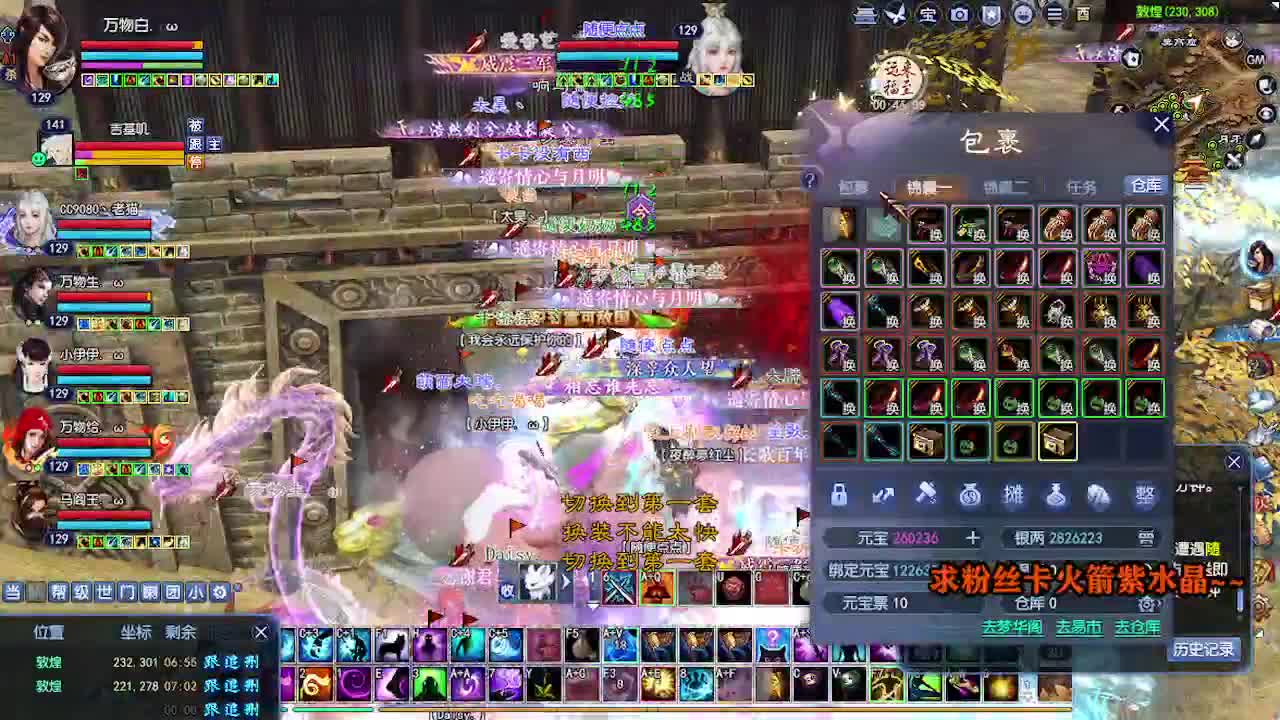Image resolution: width=1280 pixels, height=720 pixels.
Task: Select the golden chest item in the inventory grid
Action: click(1057, 441)
